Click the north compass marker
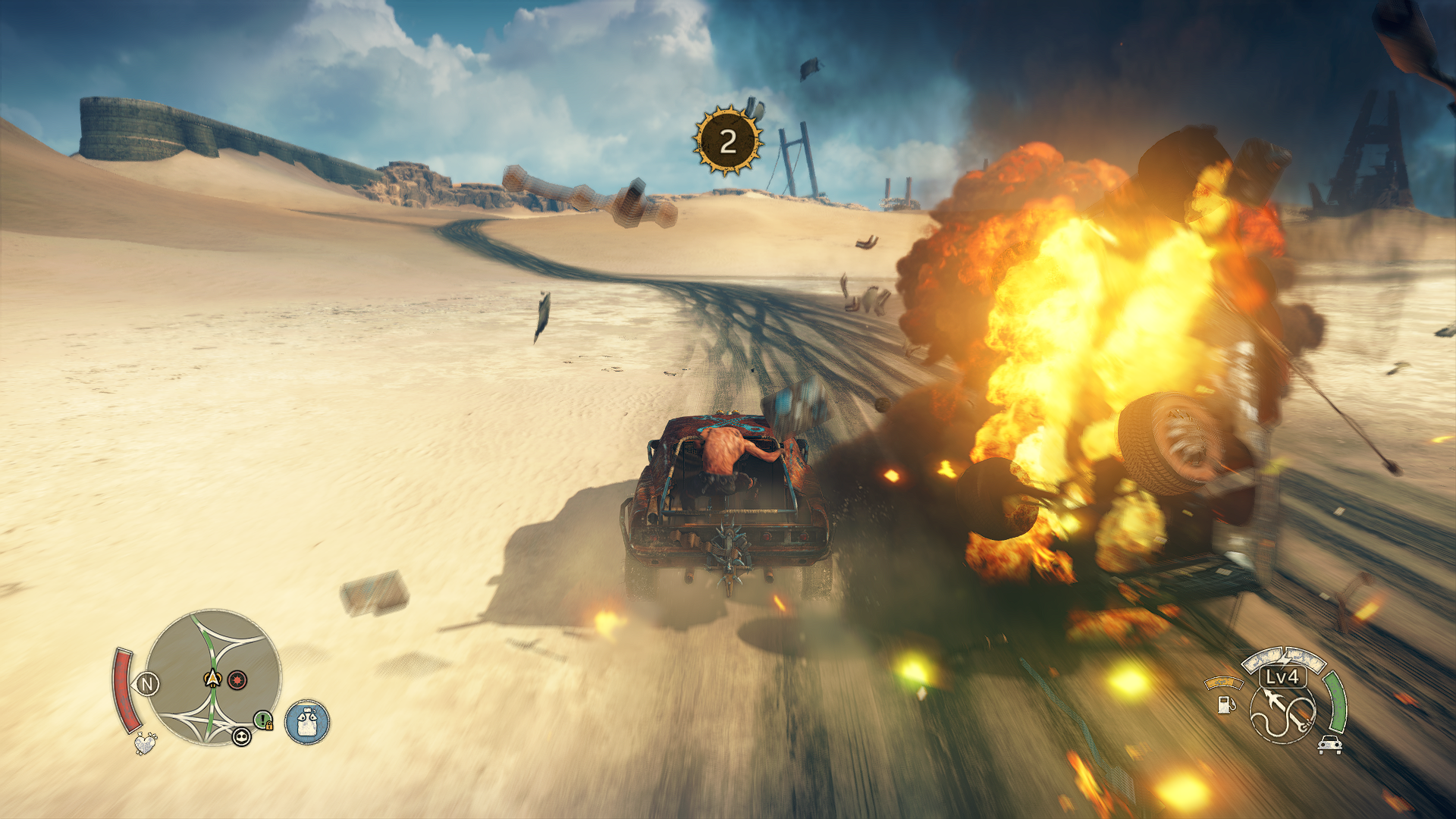 (147, 685)
